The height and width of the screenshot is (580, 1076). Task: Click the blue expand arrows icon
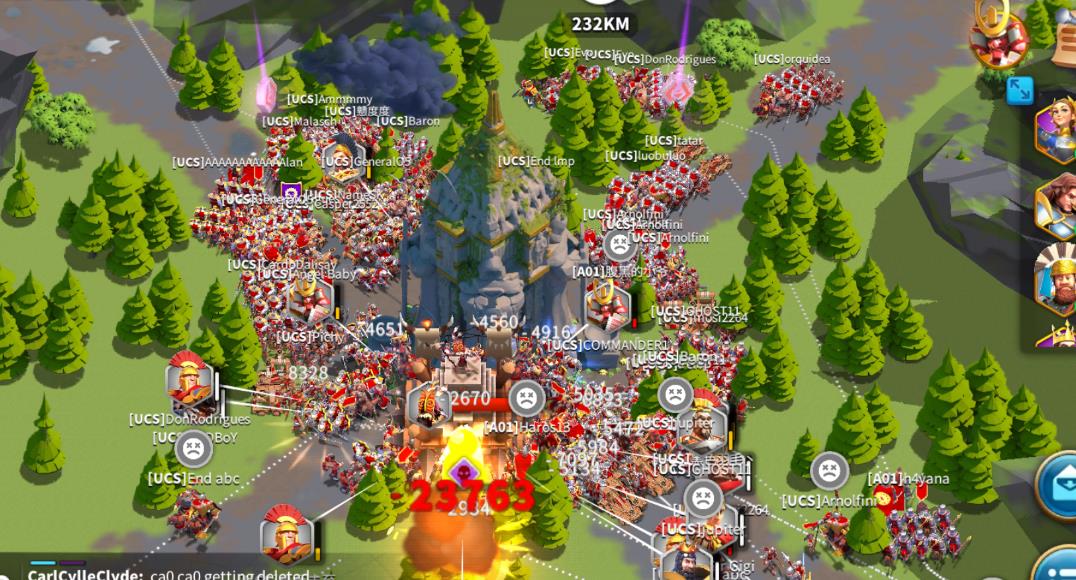(x=1019, y=90)
